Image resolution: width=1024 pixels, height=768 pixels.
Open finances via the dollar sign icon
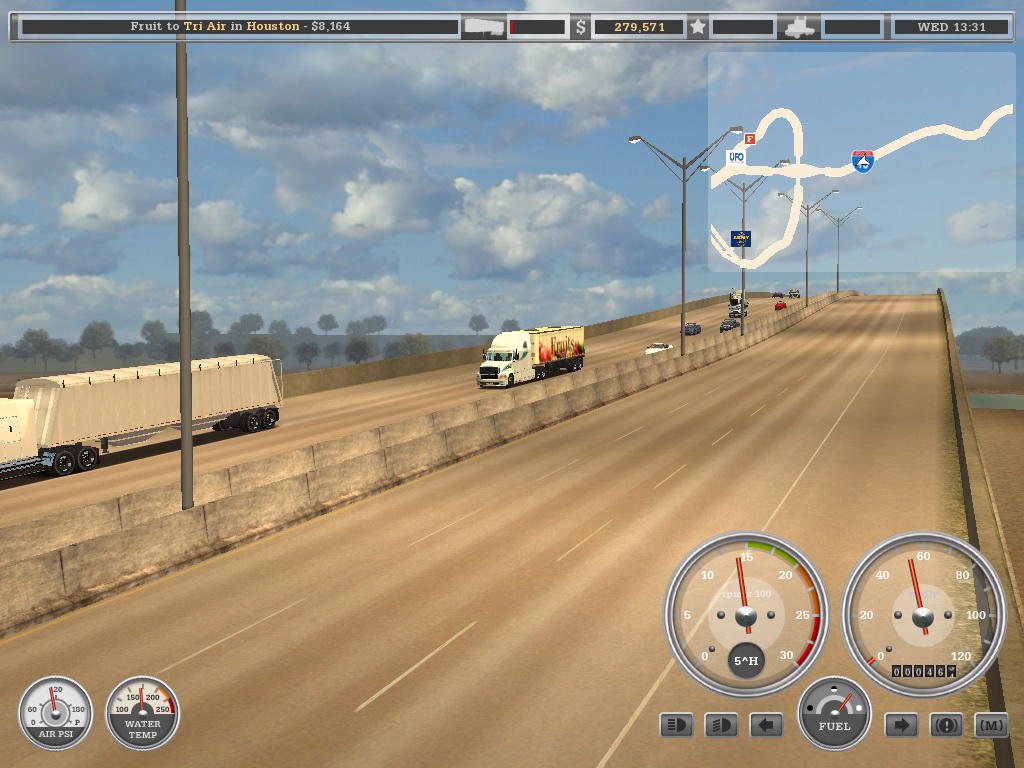[x=580, y=27]
